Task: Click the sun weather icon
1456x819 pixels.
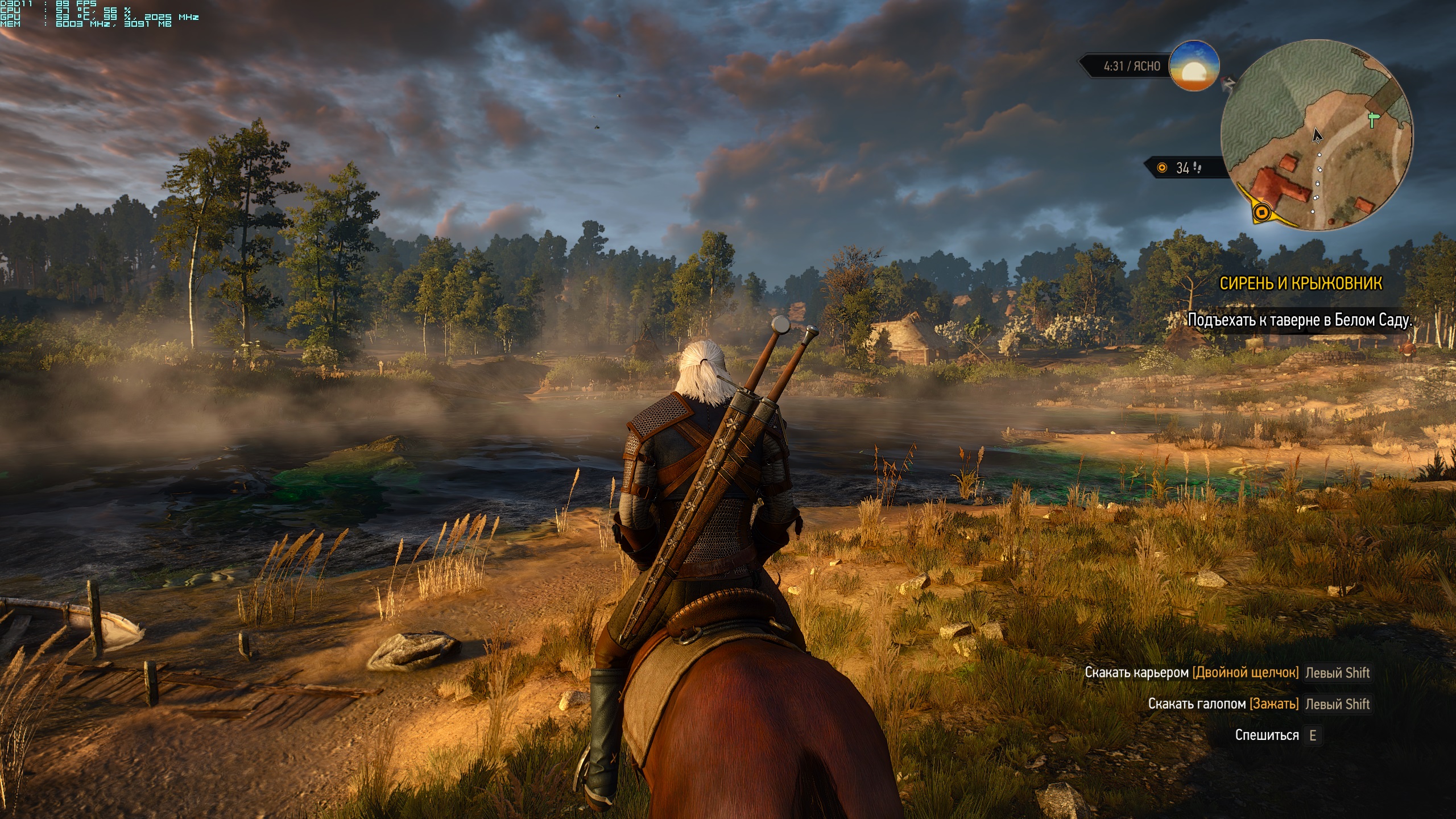Action: 1194,66
